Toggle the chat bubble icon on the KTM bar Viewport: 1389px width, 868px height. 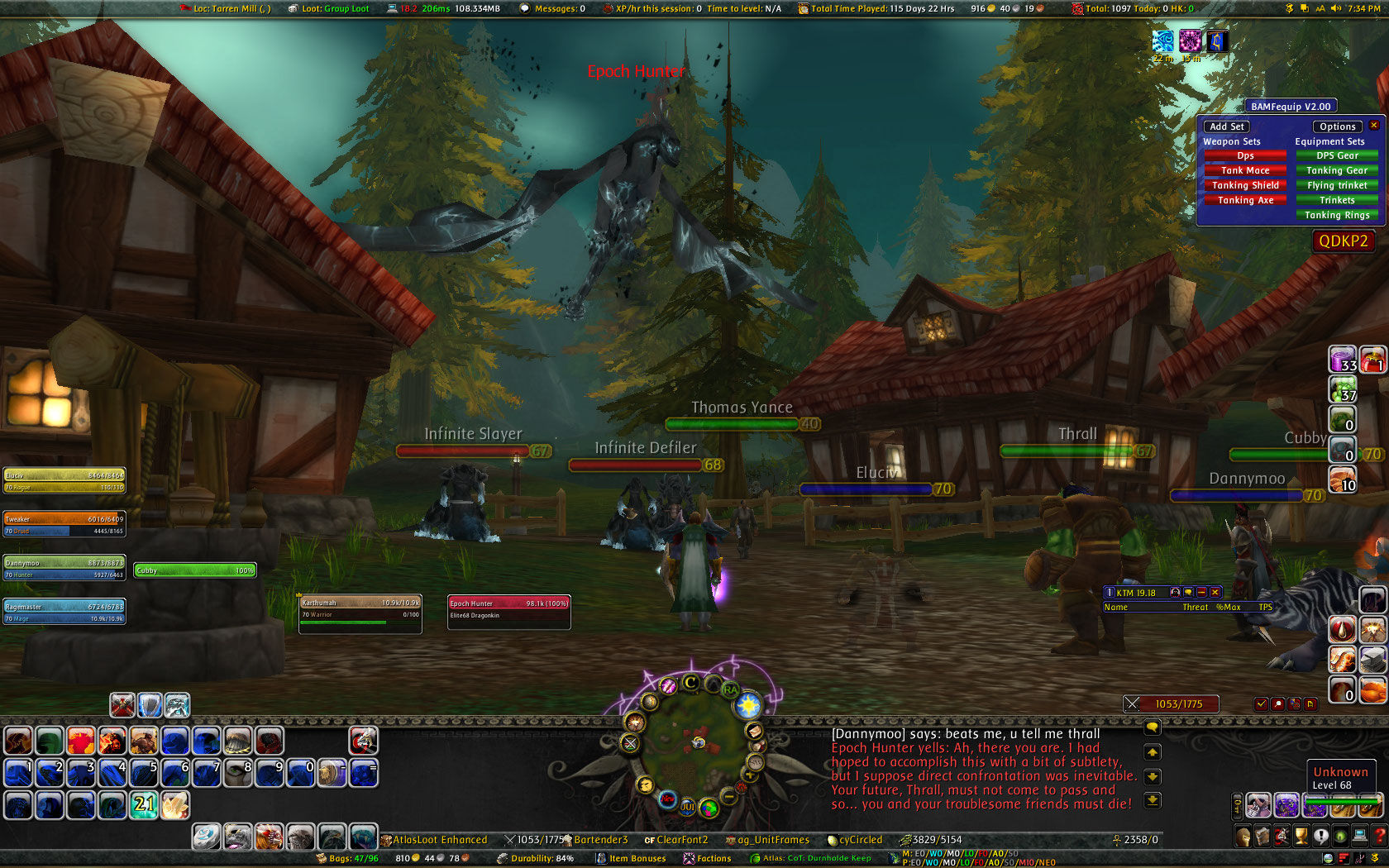[1188, 592]
